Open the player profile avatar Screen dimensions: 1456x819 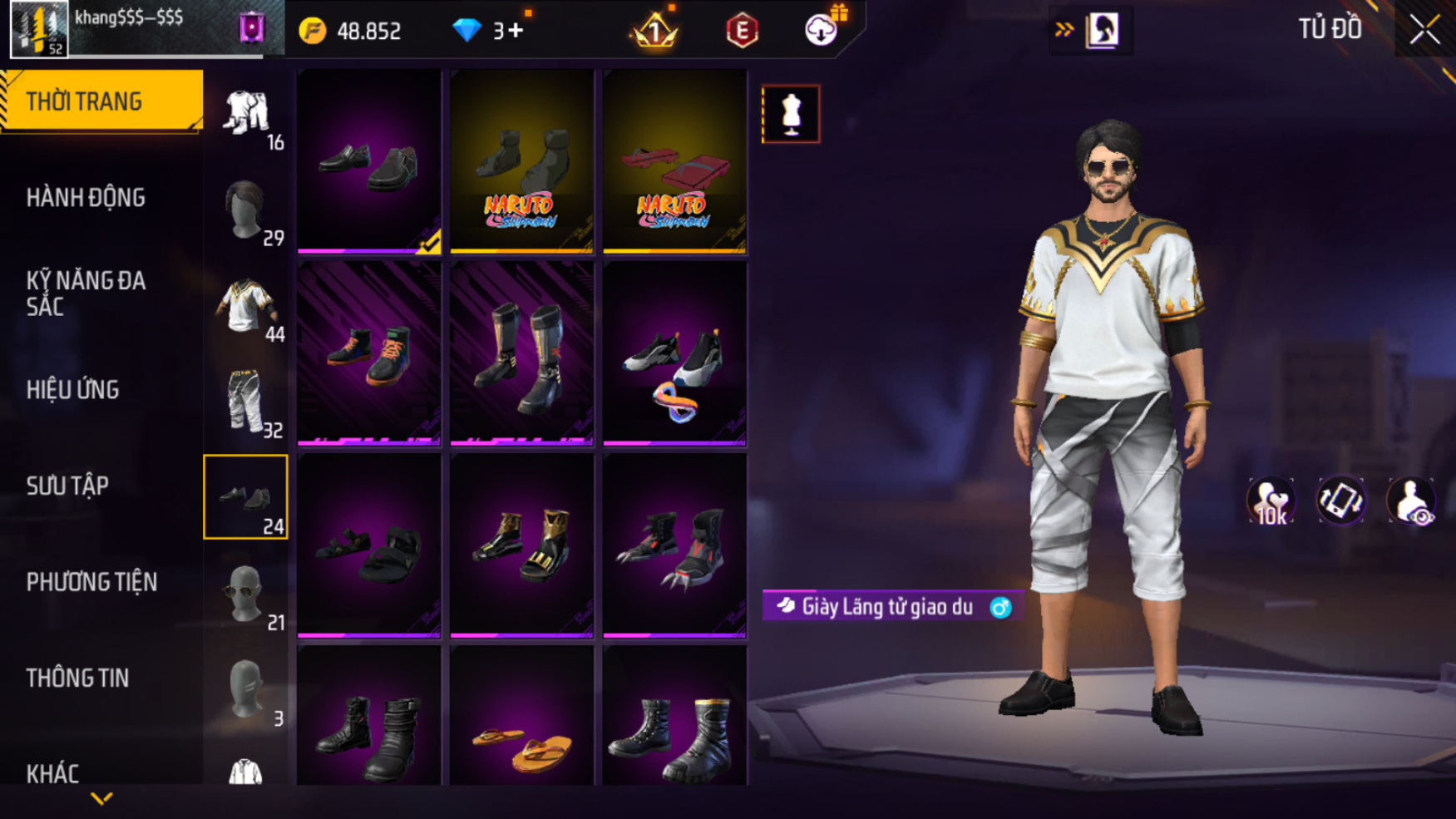(38, 30)
